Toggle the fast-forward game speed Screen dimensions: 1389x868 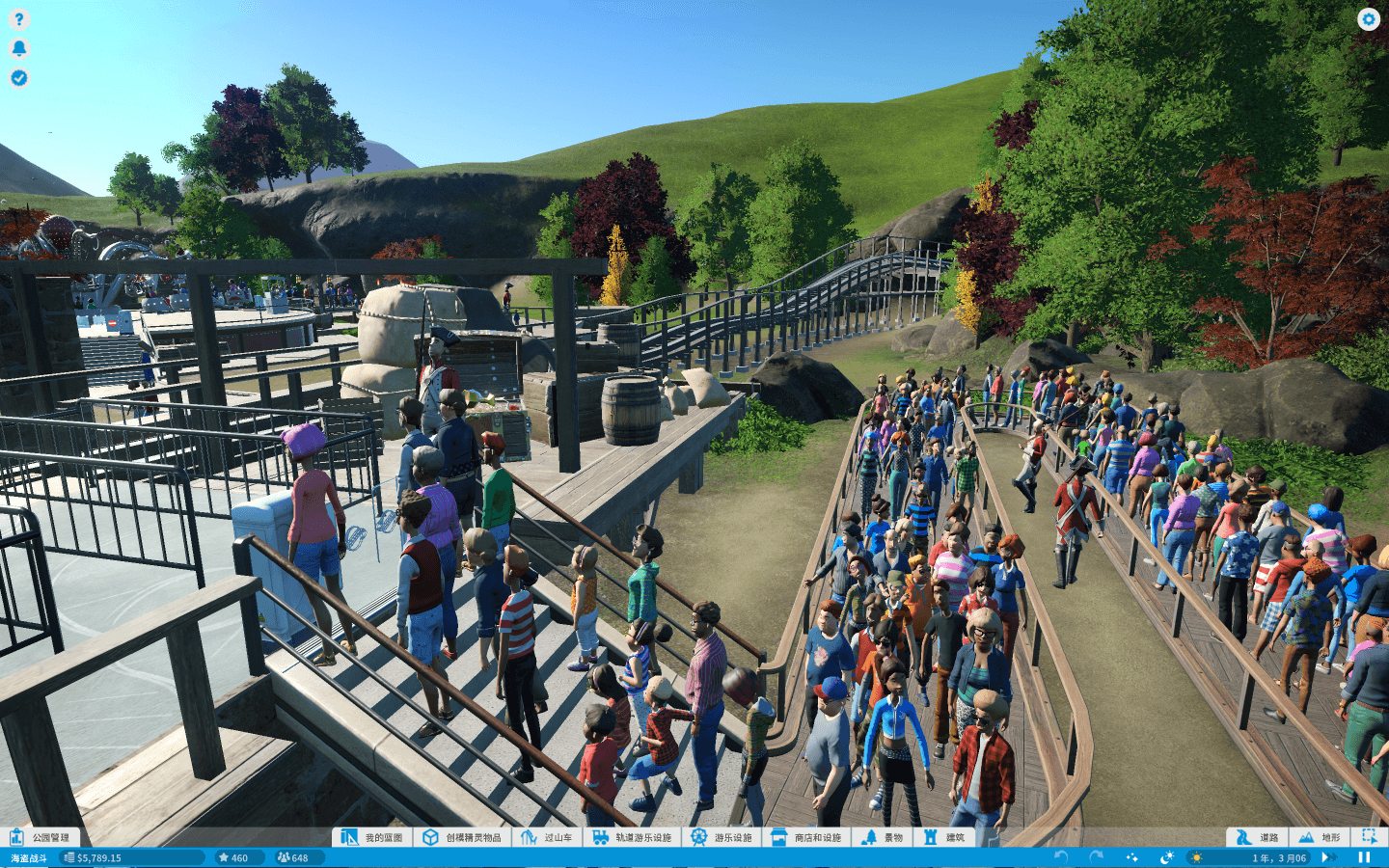[x=1328, y=857]
